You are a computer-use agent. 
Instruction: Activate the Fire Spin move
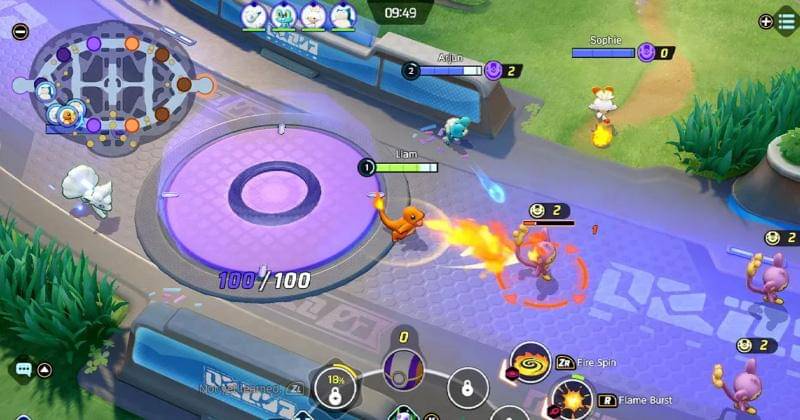pyautogui.click(x=530, y=362)
